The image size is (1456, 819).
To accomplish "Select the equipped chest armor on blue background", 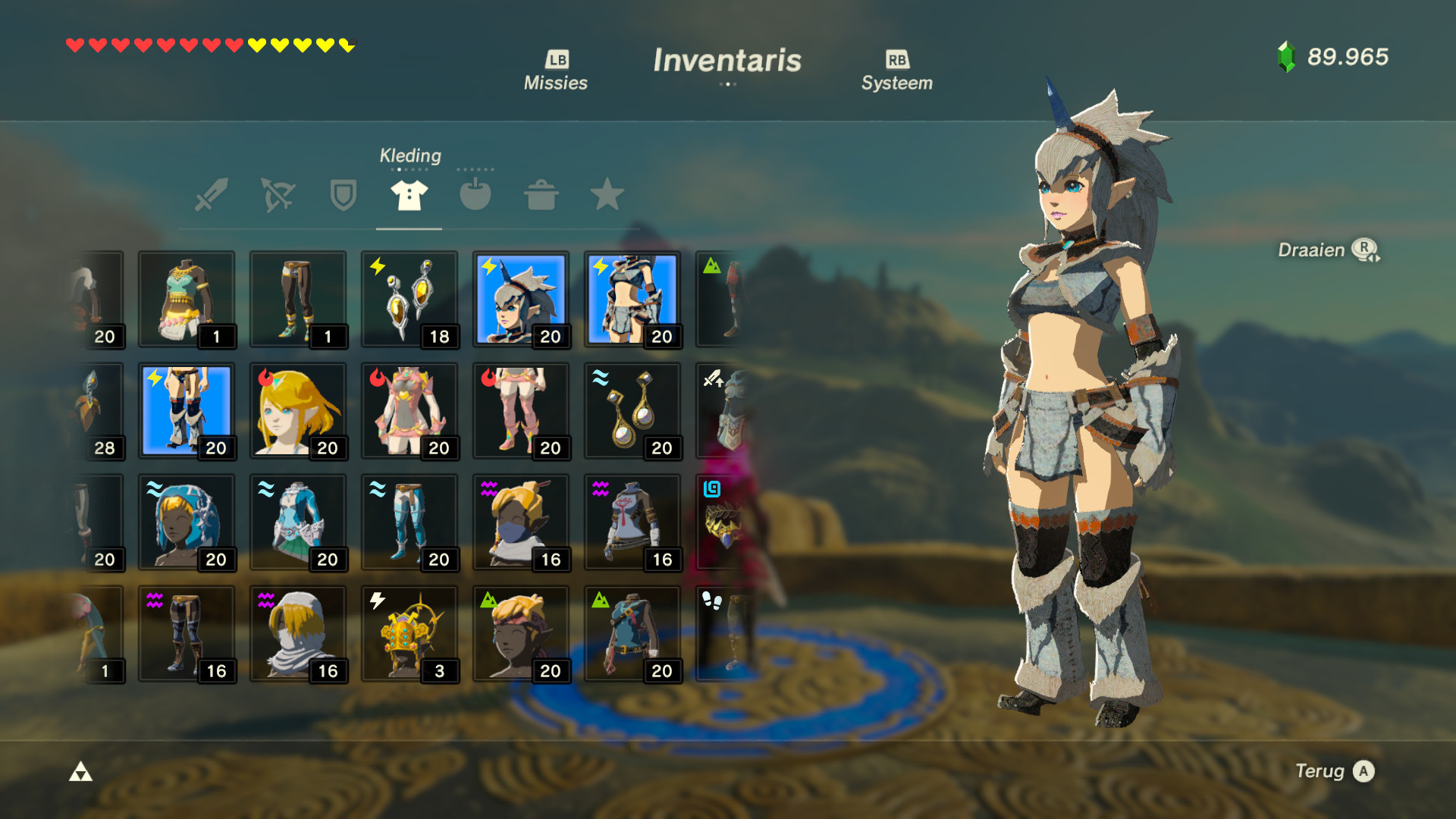I will 633,300.
